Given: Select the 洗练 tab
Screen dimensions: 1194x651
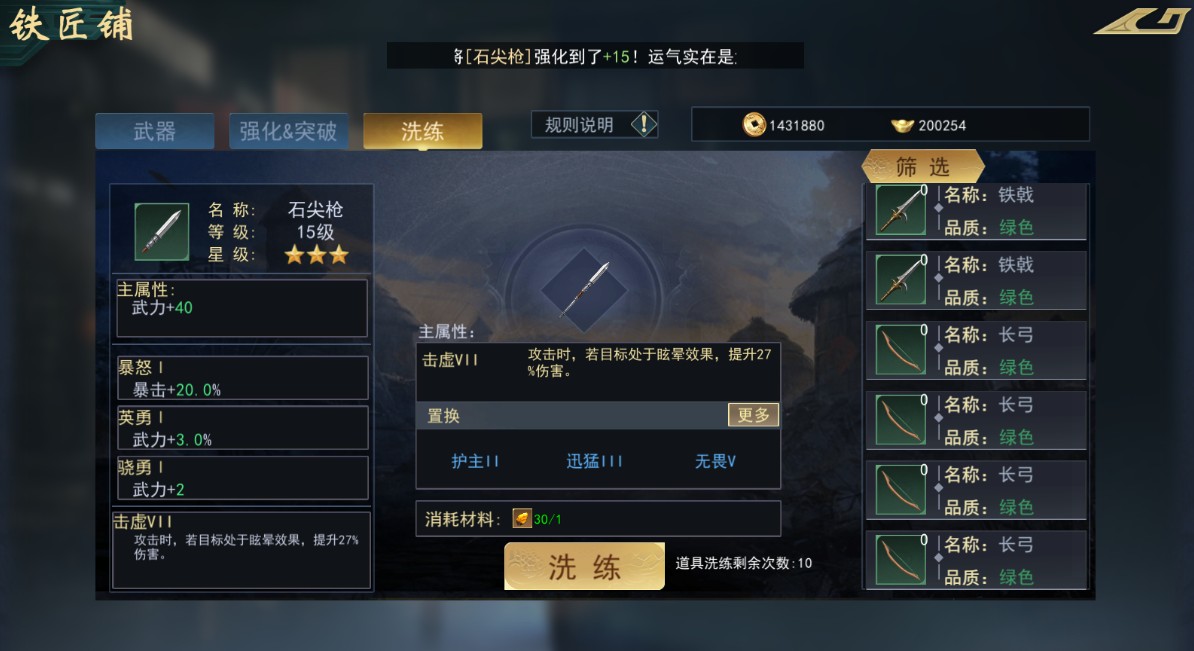Looking at the screenshot, I should point(422,131).
